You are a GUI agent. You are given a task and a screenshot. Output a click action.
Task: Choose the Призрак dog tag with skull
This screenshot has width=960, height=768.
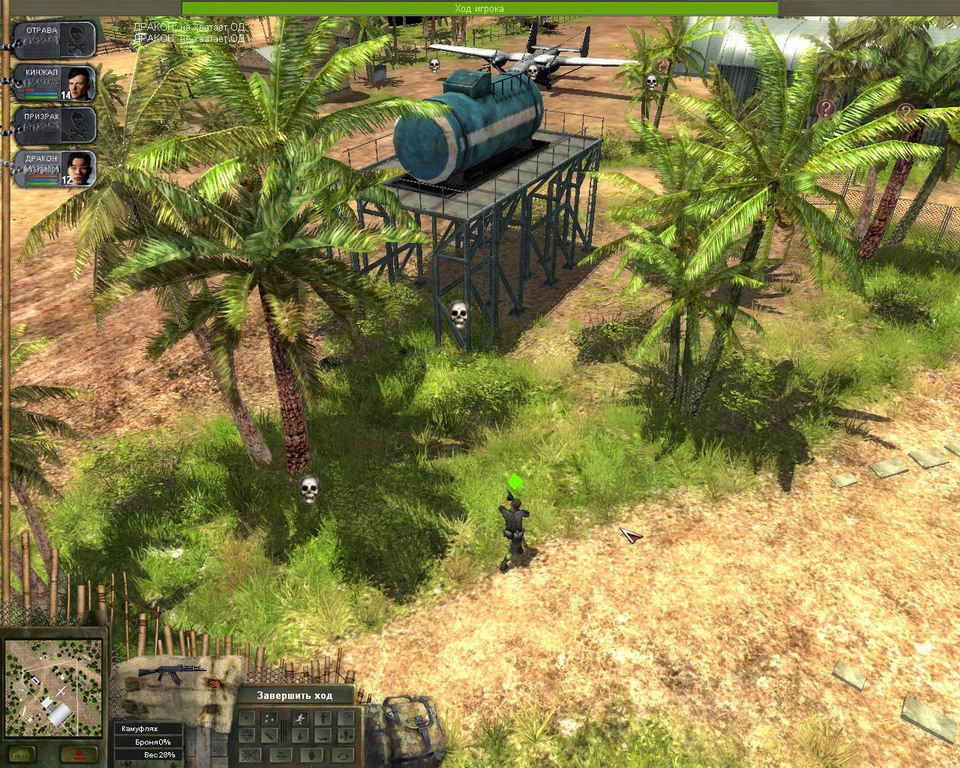tap(56, 125)
